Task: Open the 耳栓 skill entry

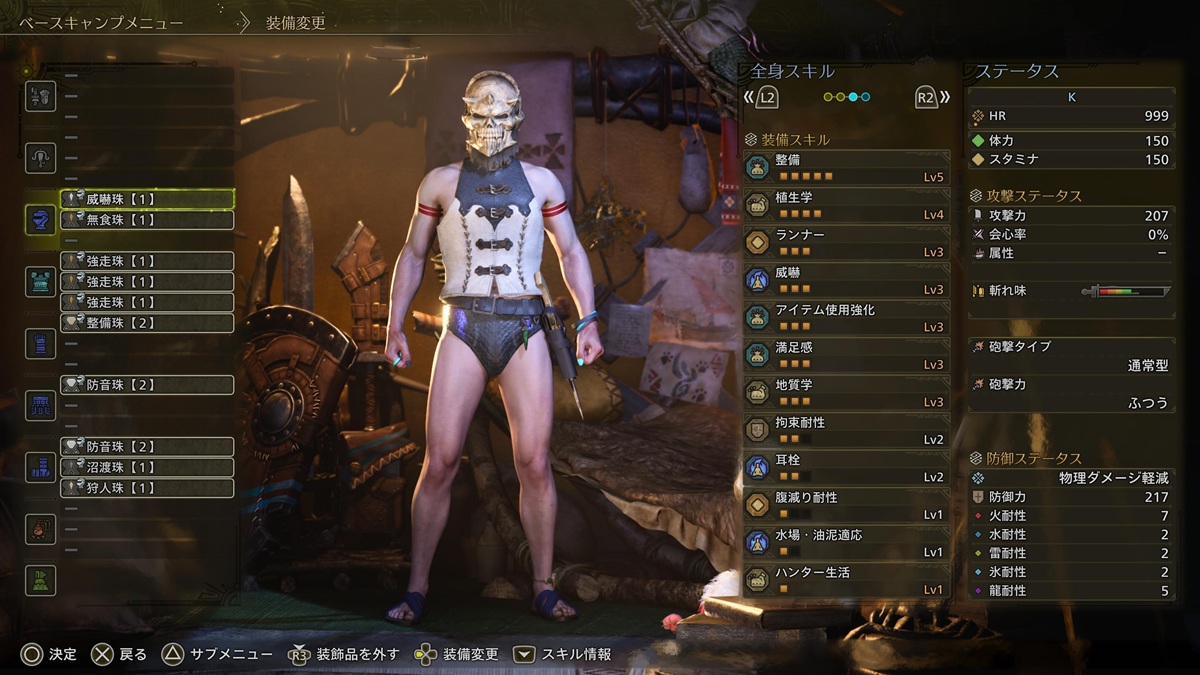Action: (846, 467)
